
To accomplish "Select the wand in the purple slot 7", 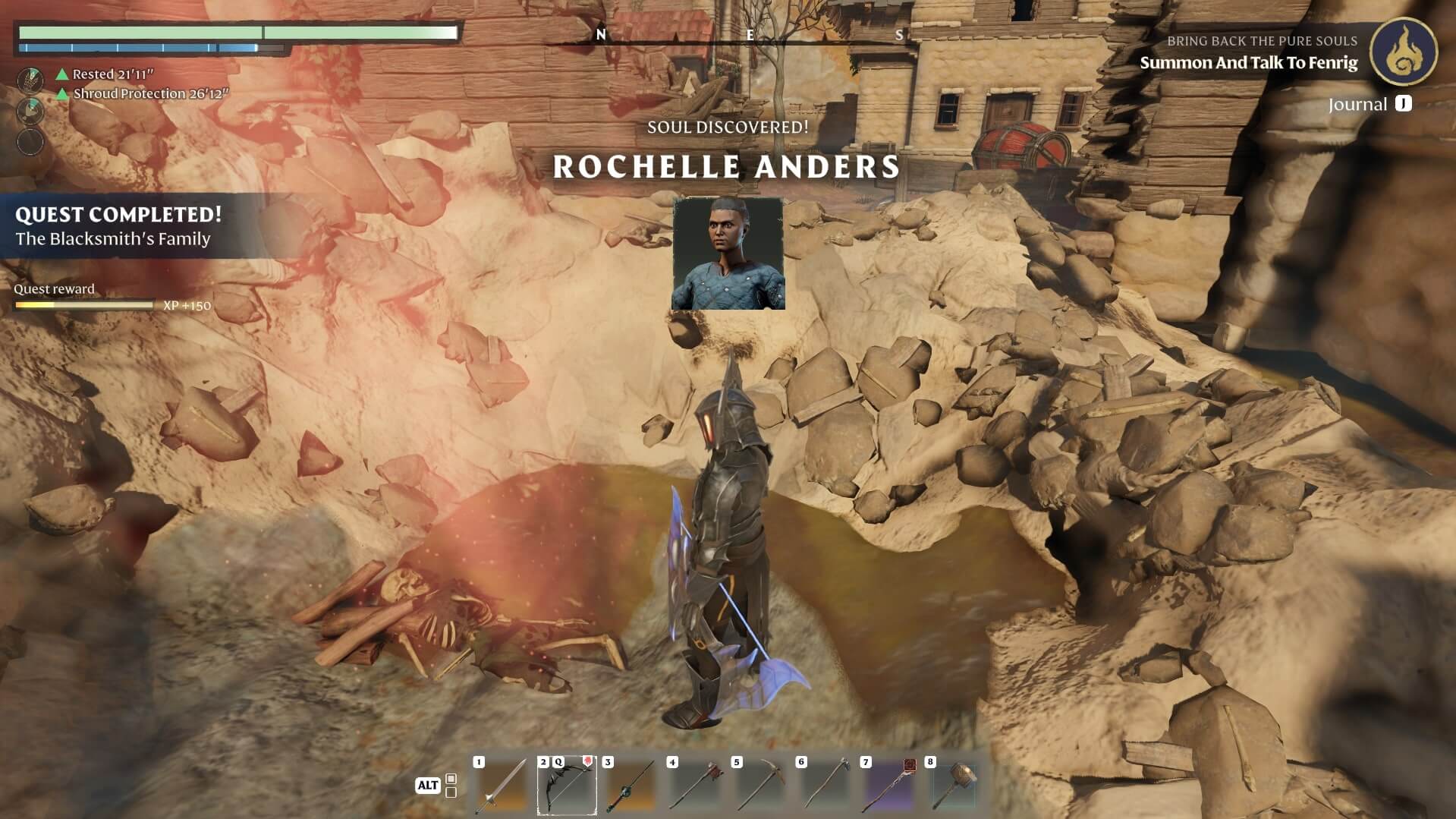I will [x=888, y=786].
